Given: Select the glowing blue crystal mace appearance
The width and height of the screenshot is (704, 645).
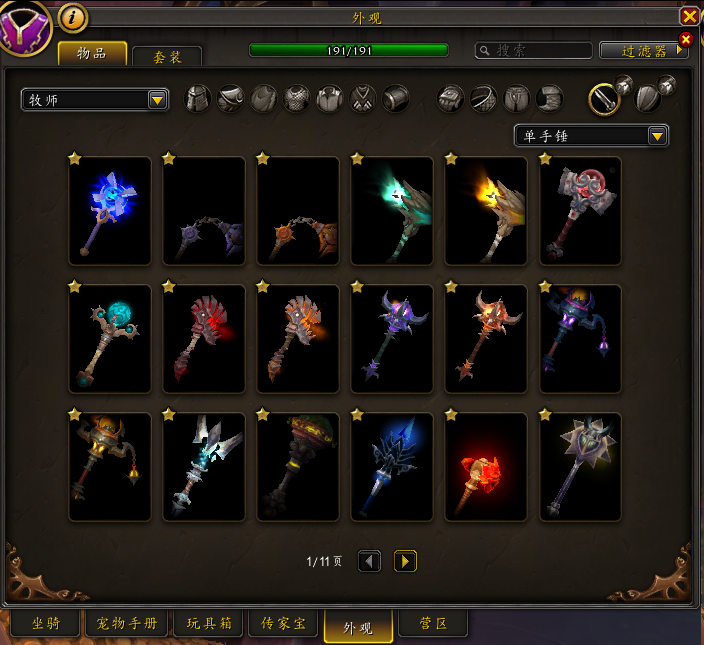Looking at the screenshot, I should point(110,211).
